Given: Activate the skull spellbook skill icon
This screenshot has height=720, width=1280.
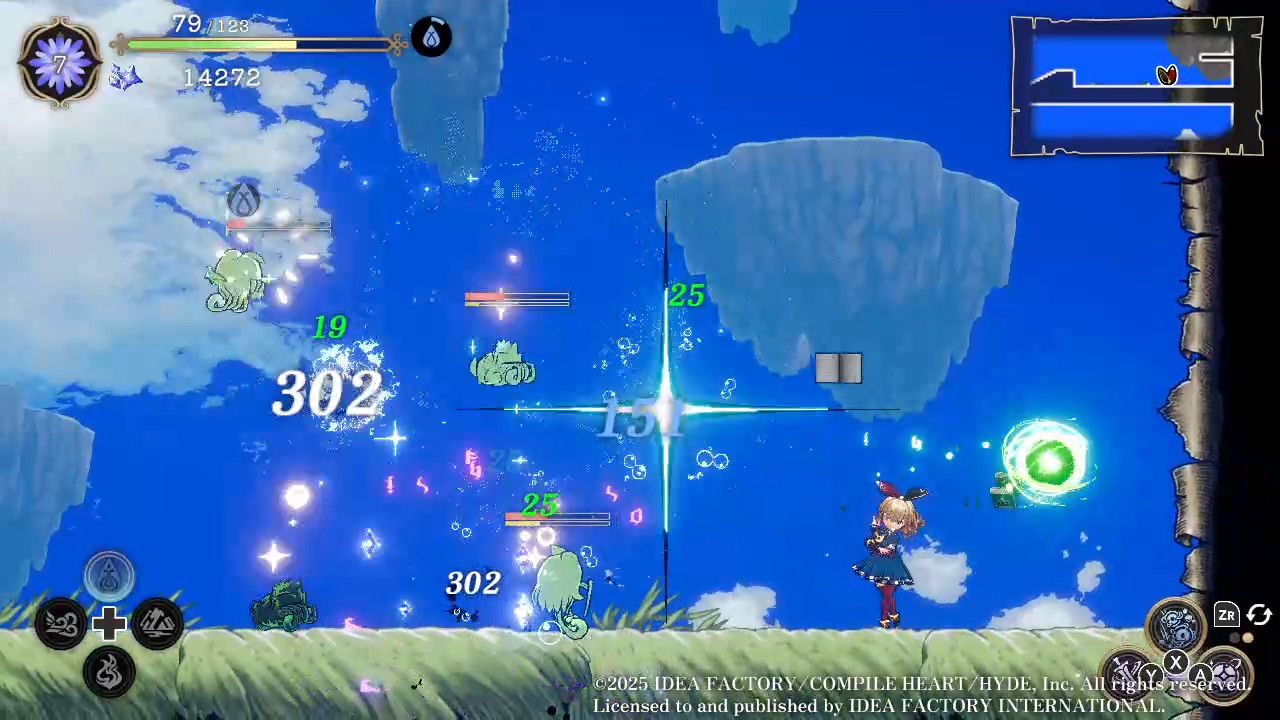Looking at the screenshot, I should click(1176, 625).
